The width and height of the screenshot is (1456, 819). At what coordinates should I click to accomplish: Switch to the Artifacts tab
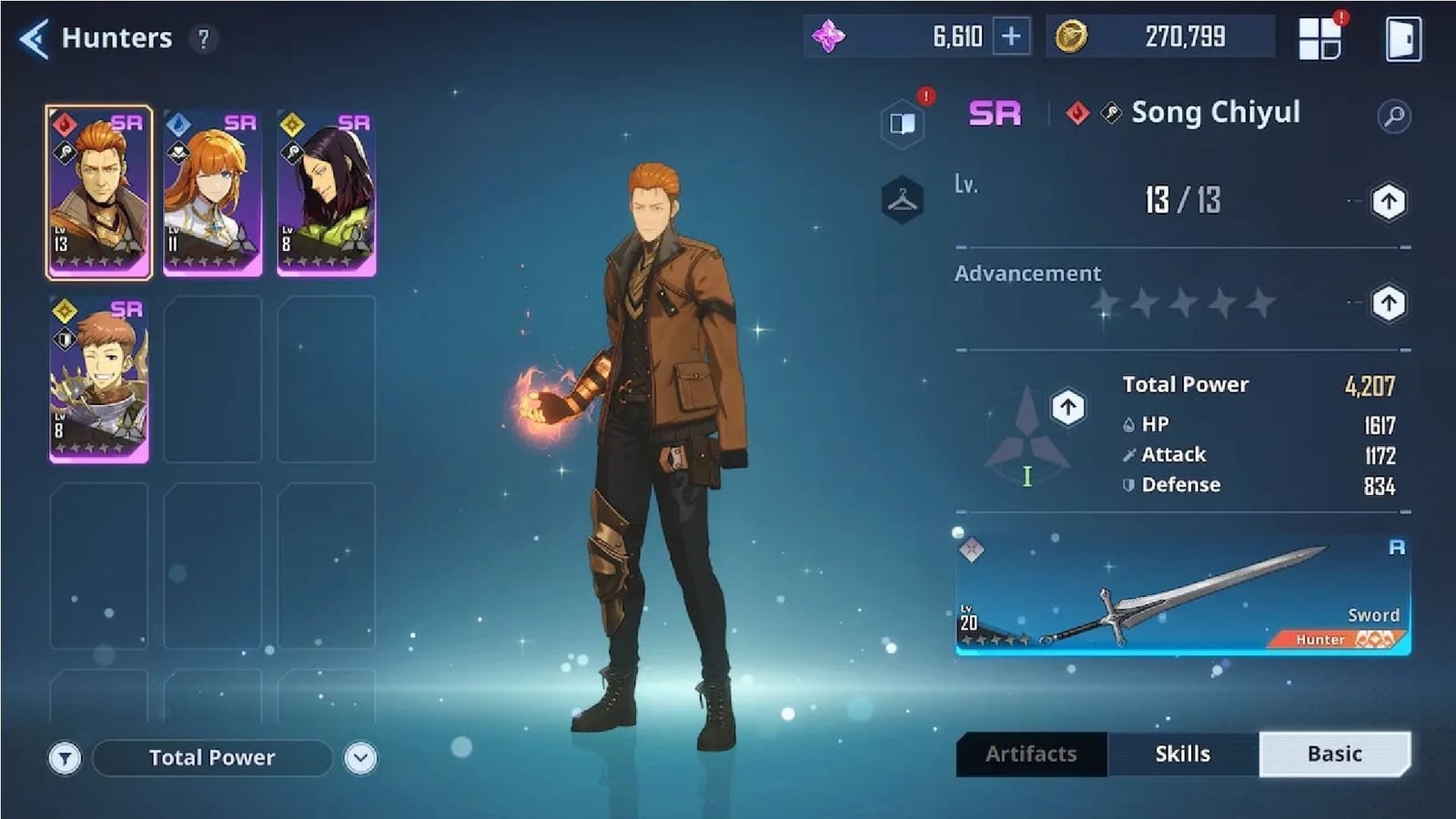(1032, 753)
